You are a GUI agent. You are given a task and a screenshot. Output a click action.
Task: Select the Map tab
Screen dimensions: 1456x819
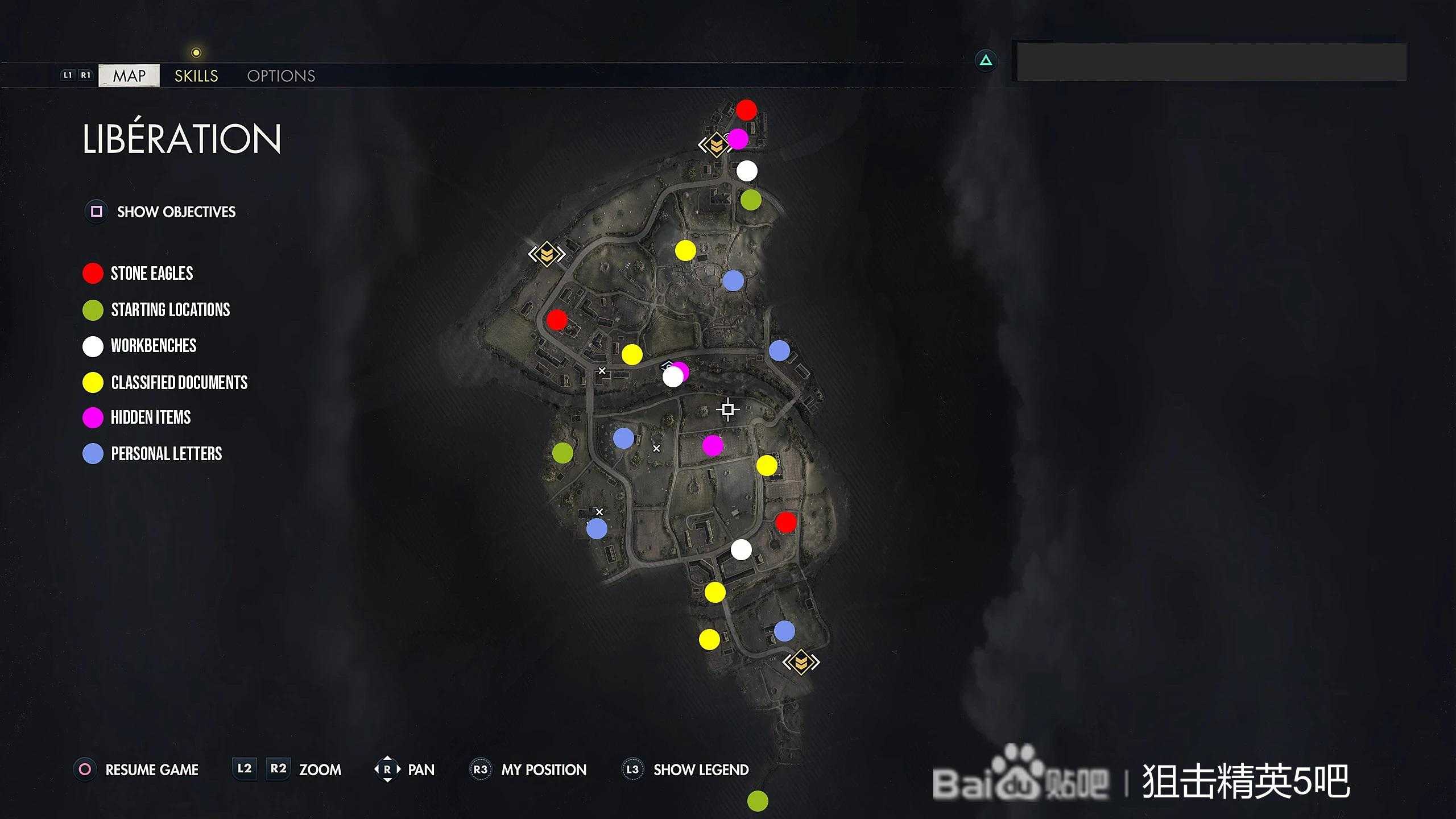tap(129, 76)
